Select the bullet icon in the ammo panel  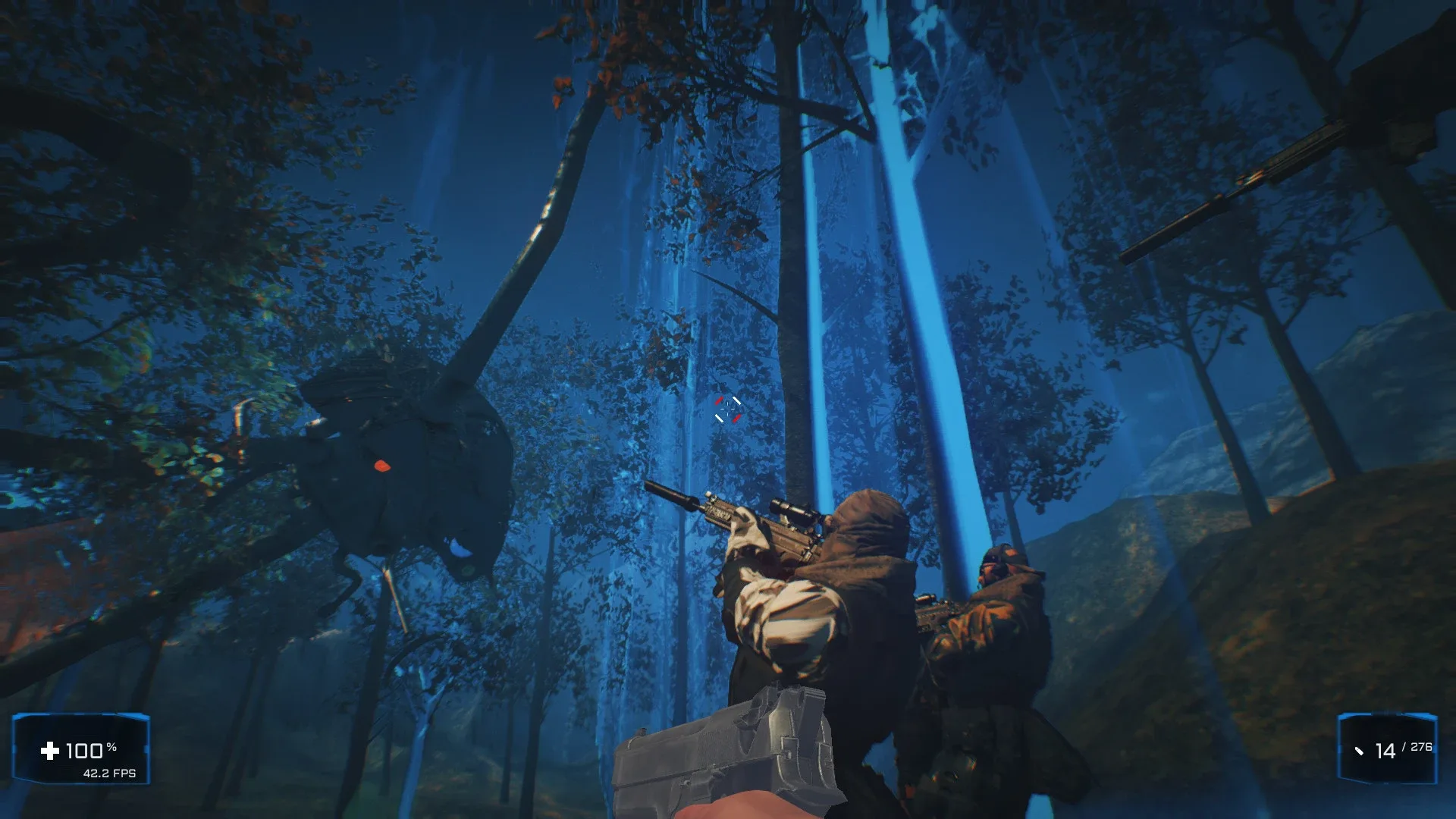point(1360,752)
